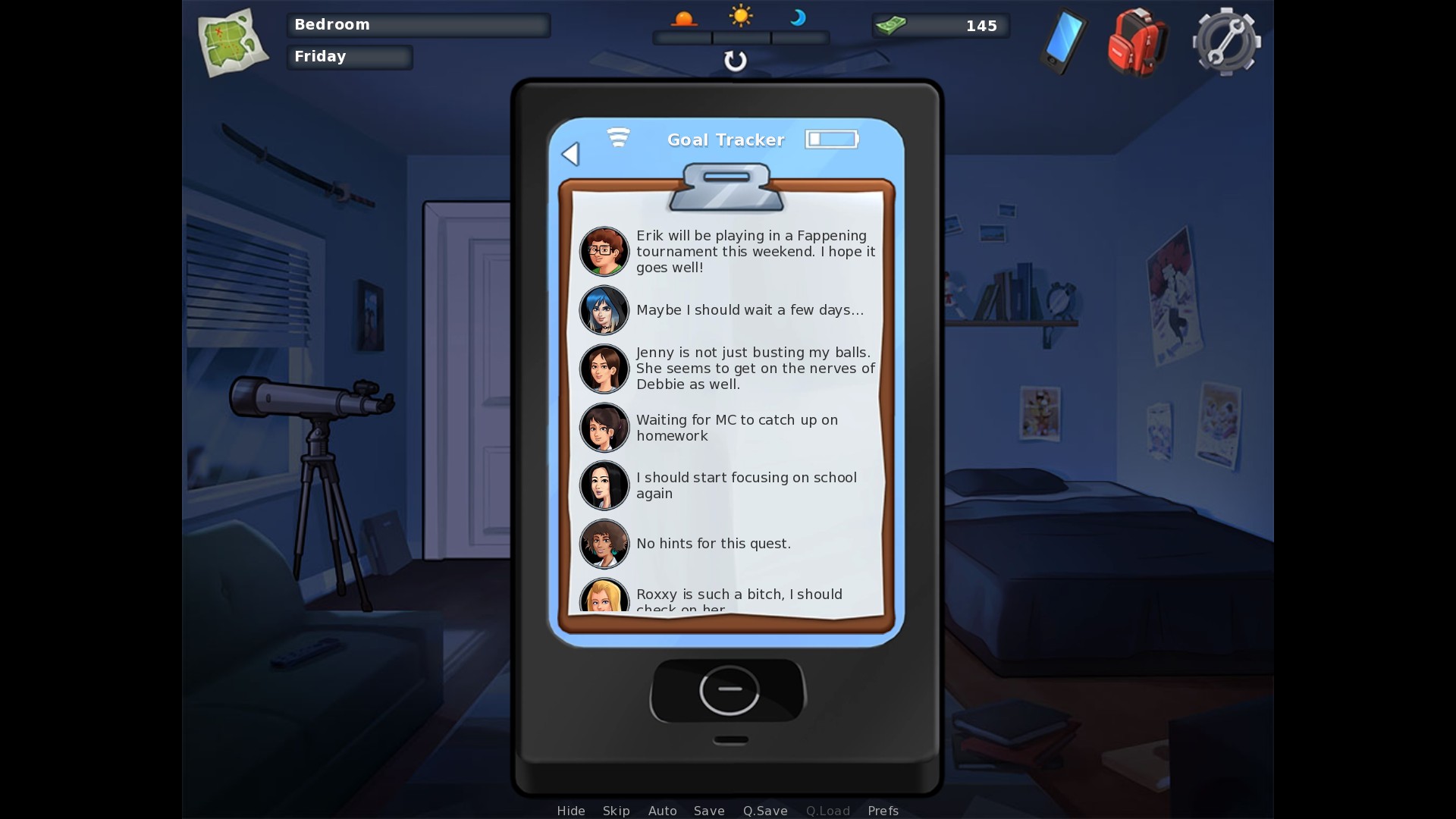This screenshot has height=819, width=1456.
Task: Hide the interface with Hide
Action: coord(571,811)
